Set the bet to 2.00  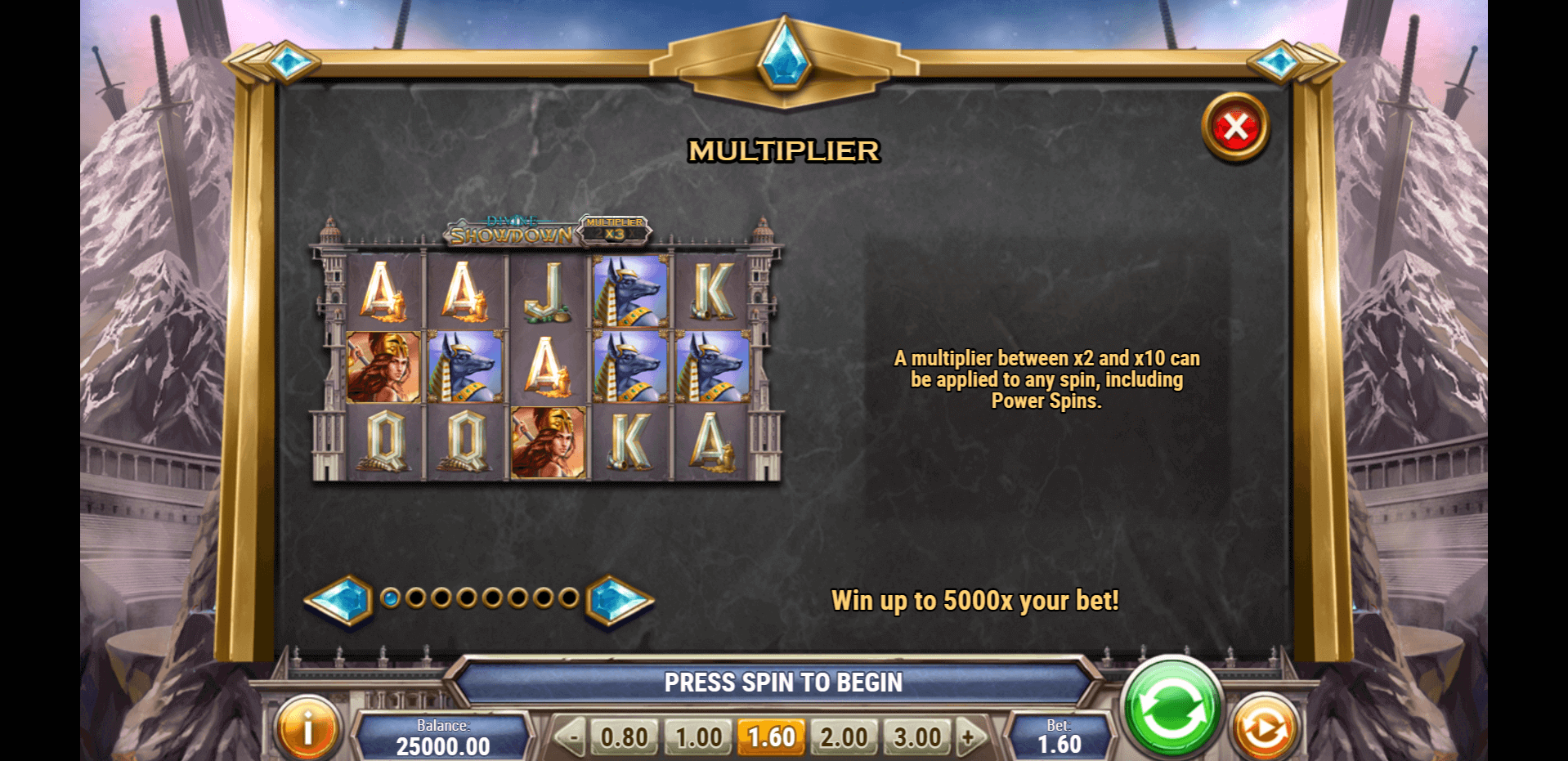click(844, 737)
